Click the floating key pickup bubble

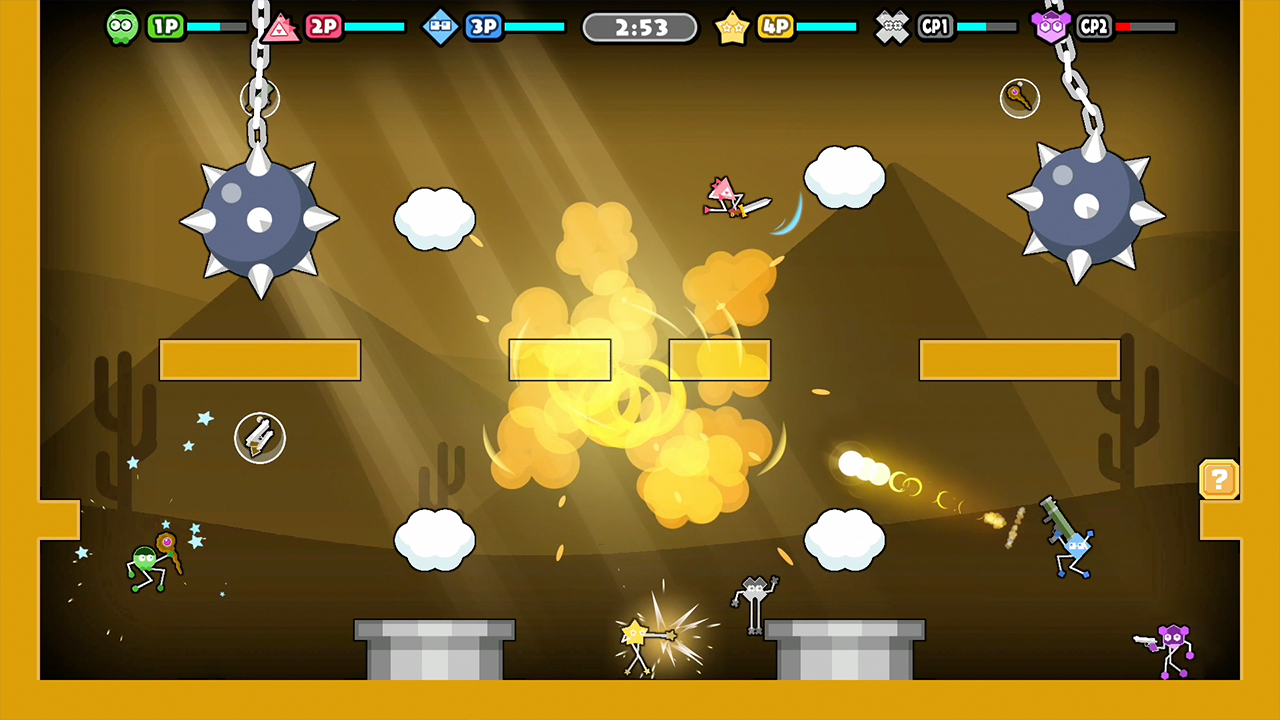tap(1019, 97)
